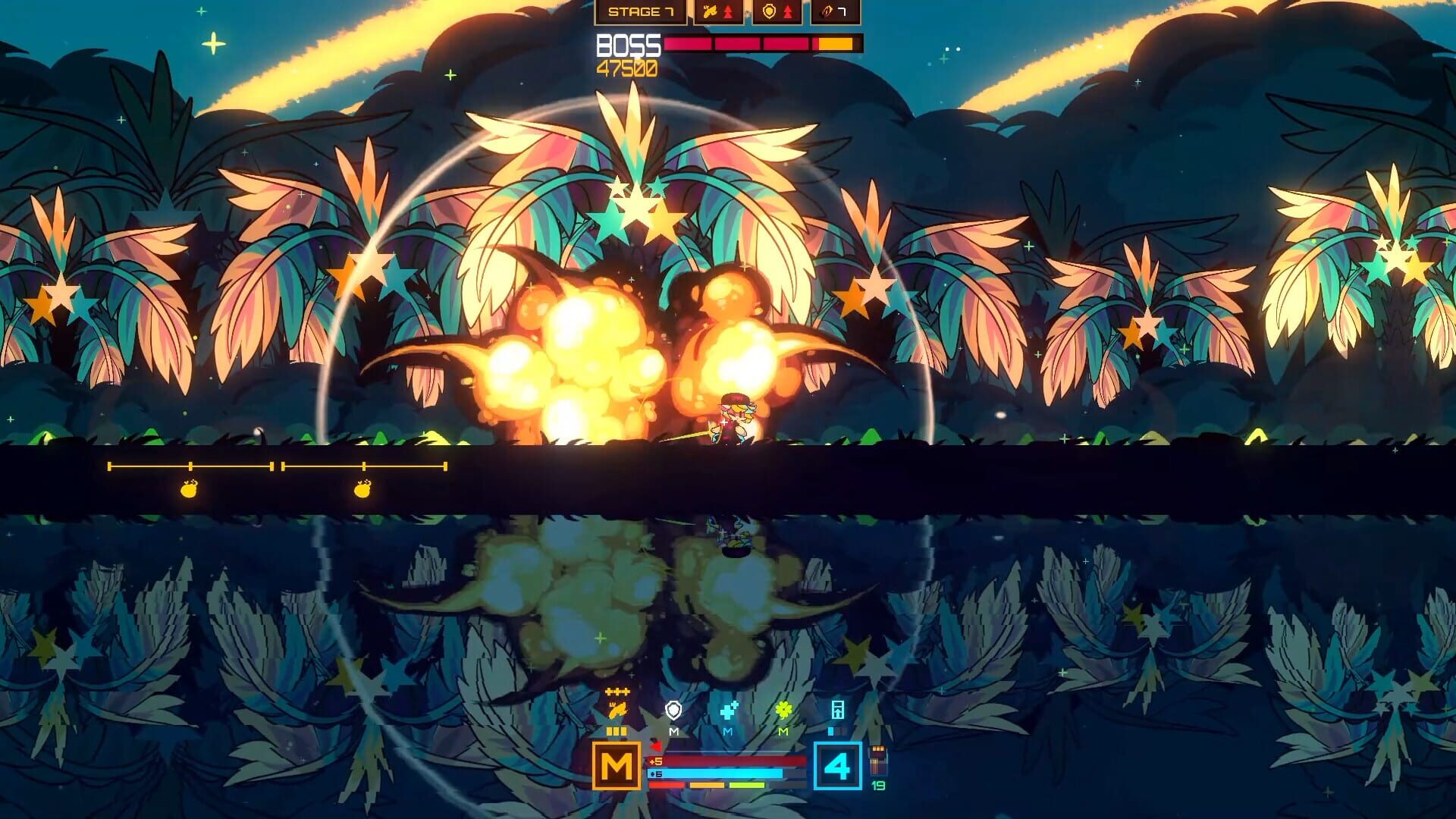Viewport: 1456px width, 819px height.
Task: Click the blue elevator gauge icon
Action: (839, 710)
